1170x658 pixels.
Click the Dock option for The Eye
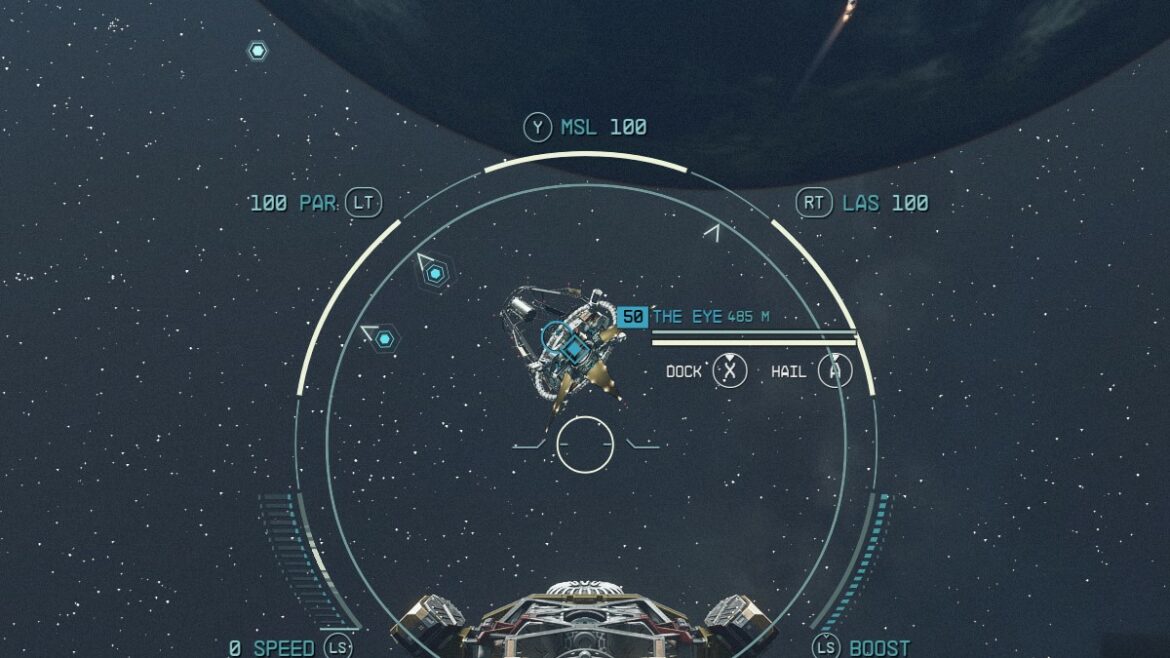730,371
